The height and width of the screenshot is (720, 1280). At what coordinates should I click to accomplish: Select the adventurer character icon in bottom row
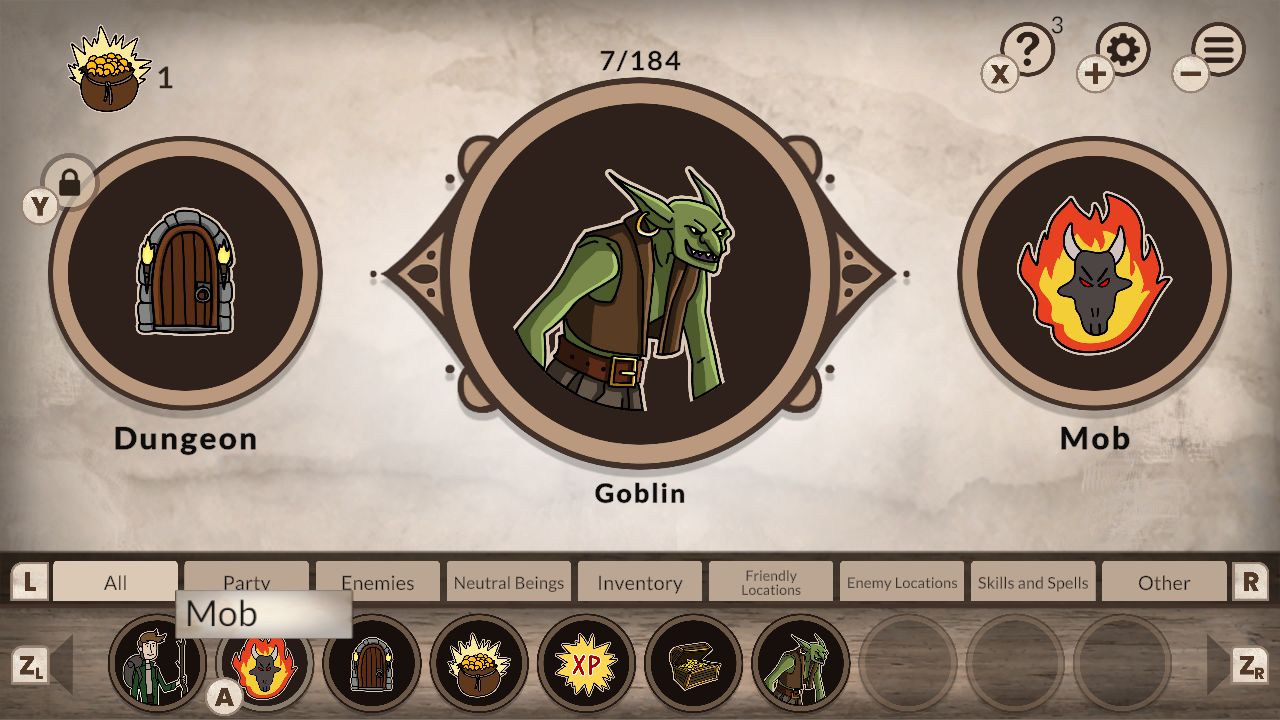click(157, 663)
